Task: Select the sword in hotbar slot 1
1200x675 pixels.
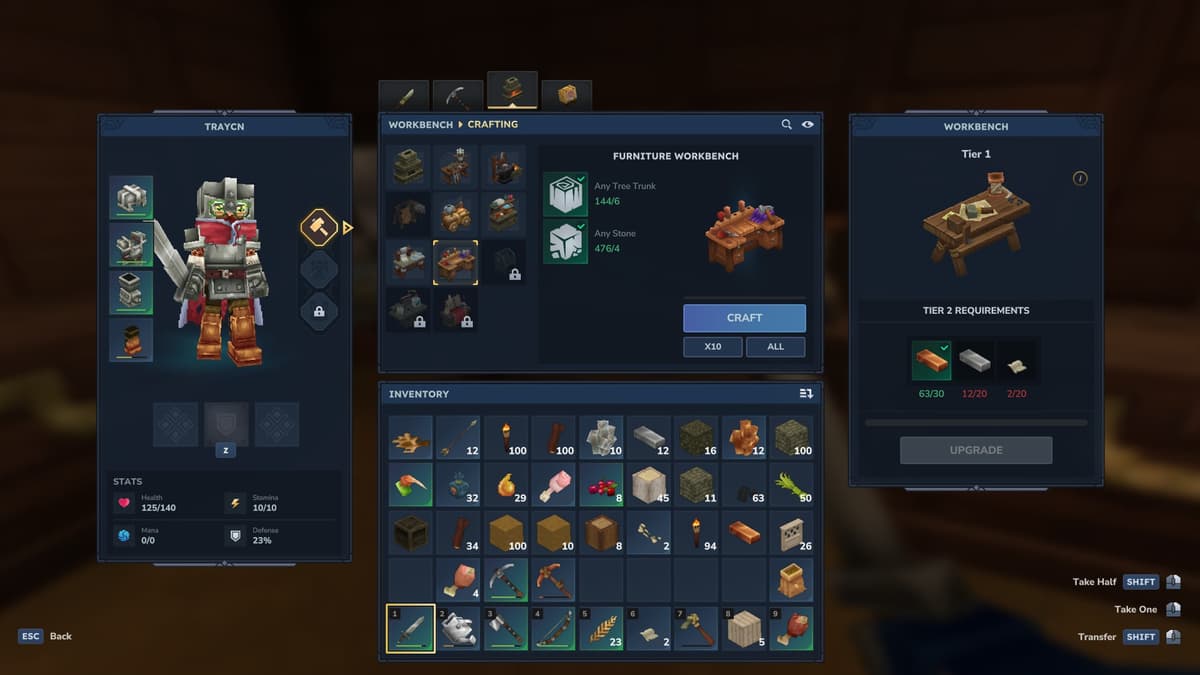Action: point(410,629)
